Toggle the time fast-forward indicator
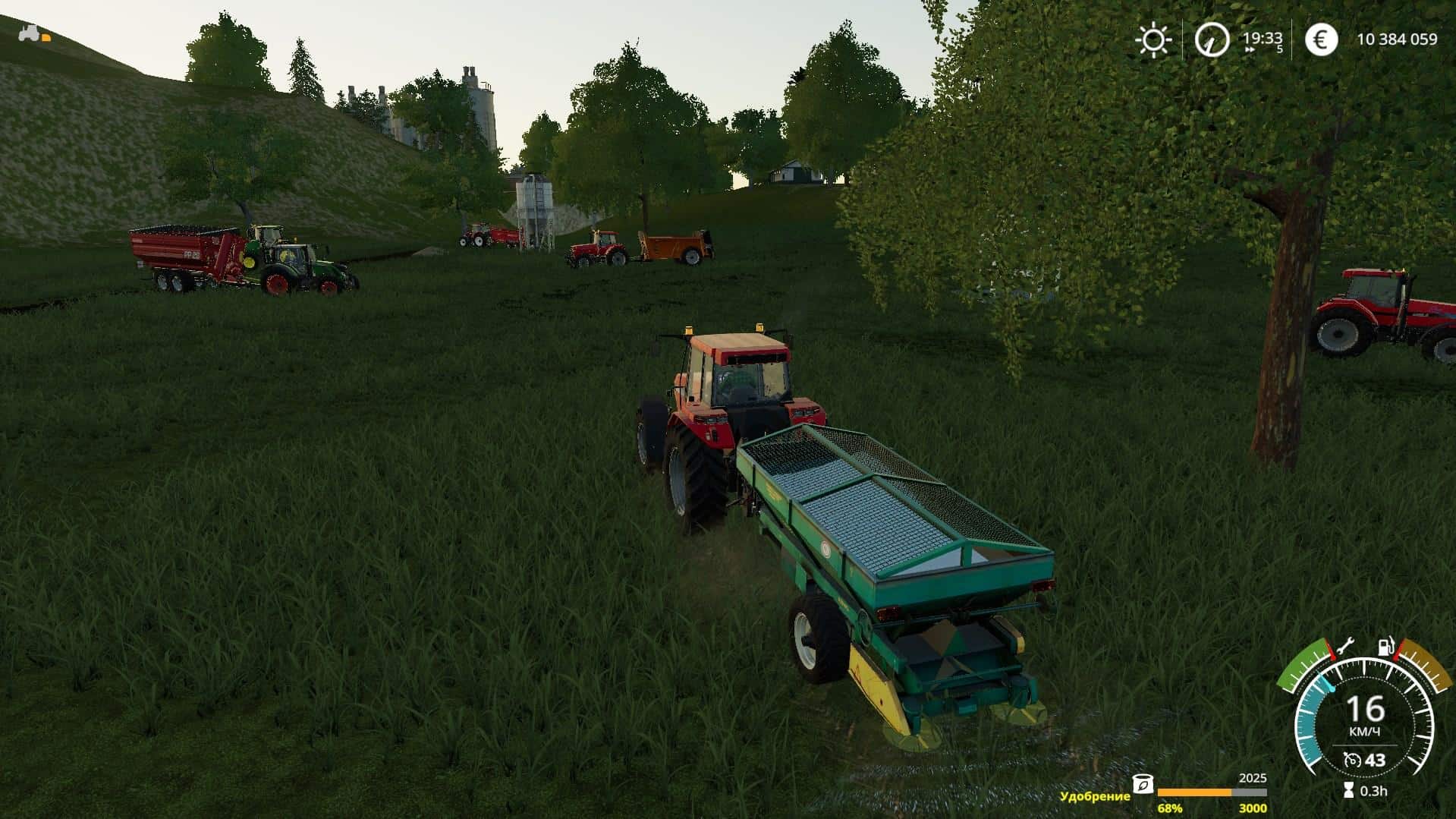Screen dimensions: 1456x819 pos(1248,49)
